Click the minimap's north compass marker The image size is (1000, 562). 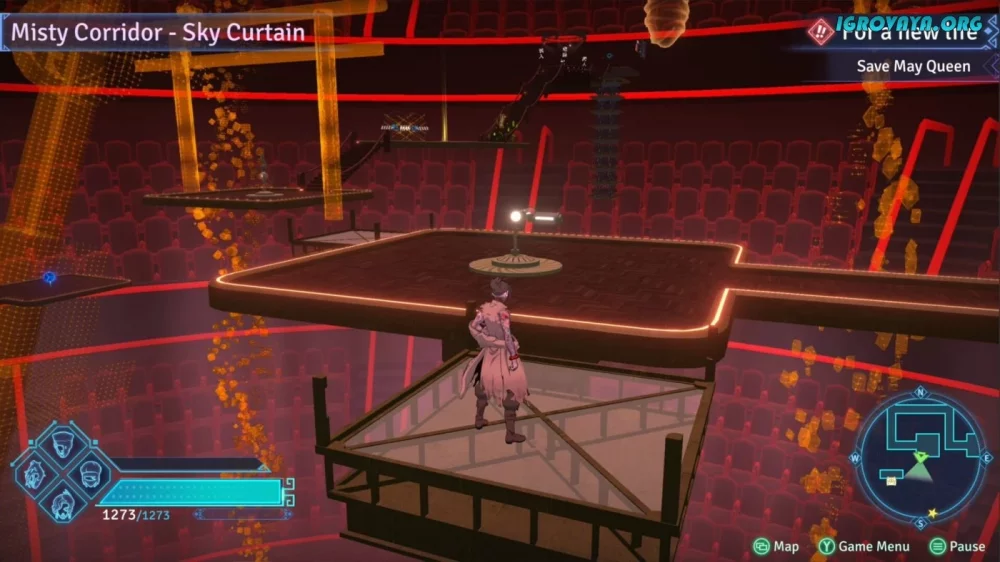[919, 392]
